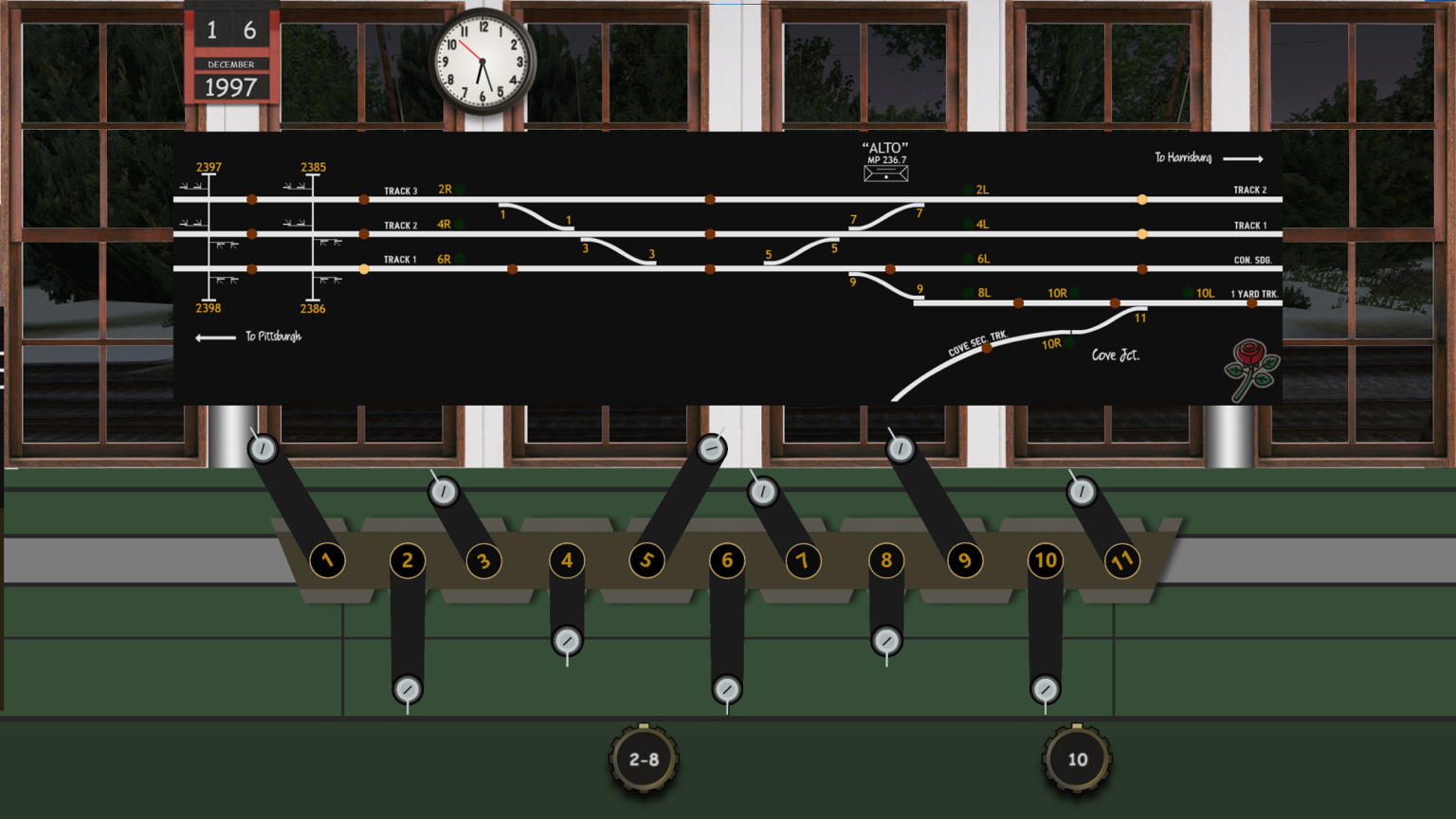Turn the 10 rotary knob
The image size is (1456, 819).
(x=1076, y=758)
